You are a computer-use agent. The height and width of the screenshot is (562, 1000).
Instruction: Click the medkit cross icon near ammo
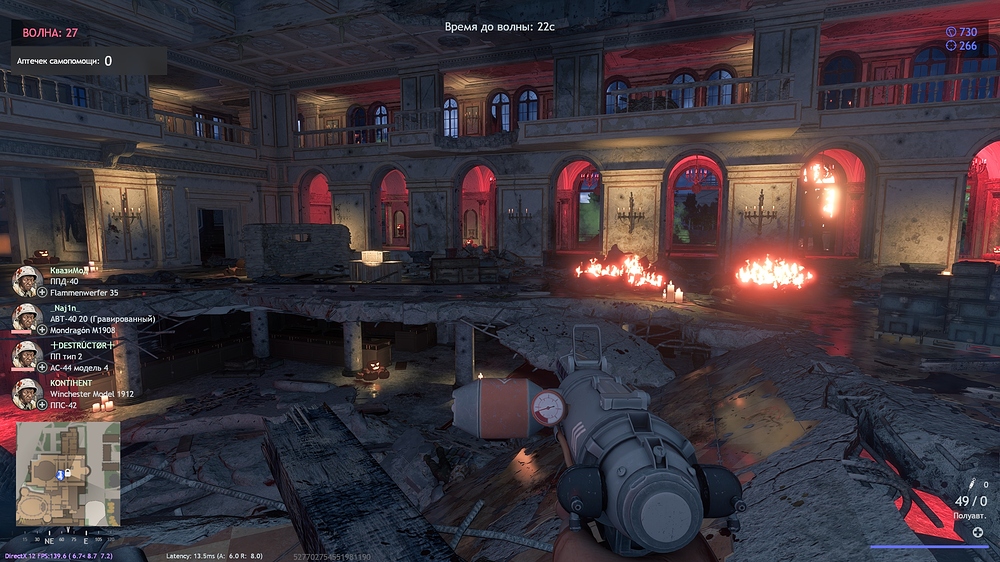(977, 531)
